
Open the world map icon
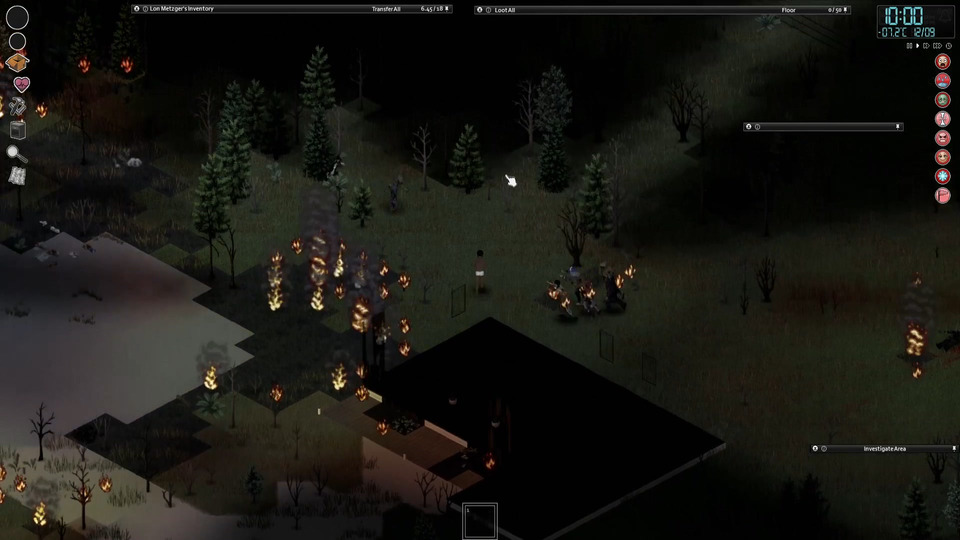point(17,175)
